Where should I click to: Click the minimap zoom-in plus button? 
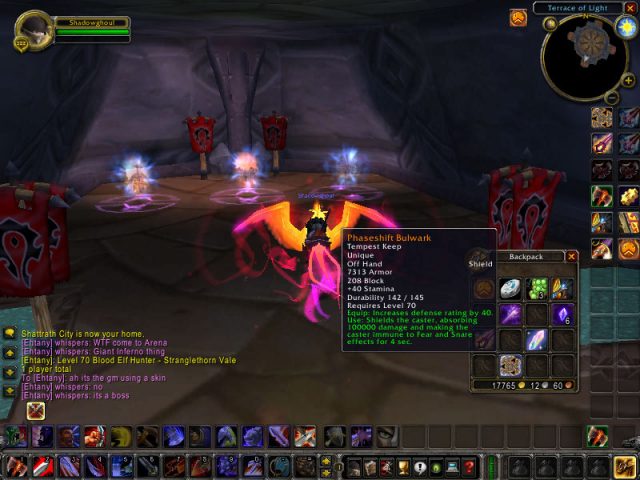[627, 81]
